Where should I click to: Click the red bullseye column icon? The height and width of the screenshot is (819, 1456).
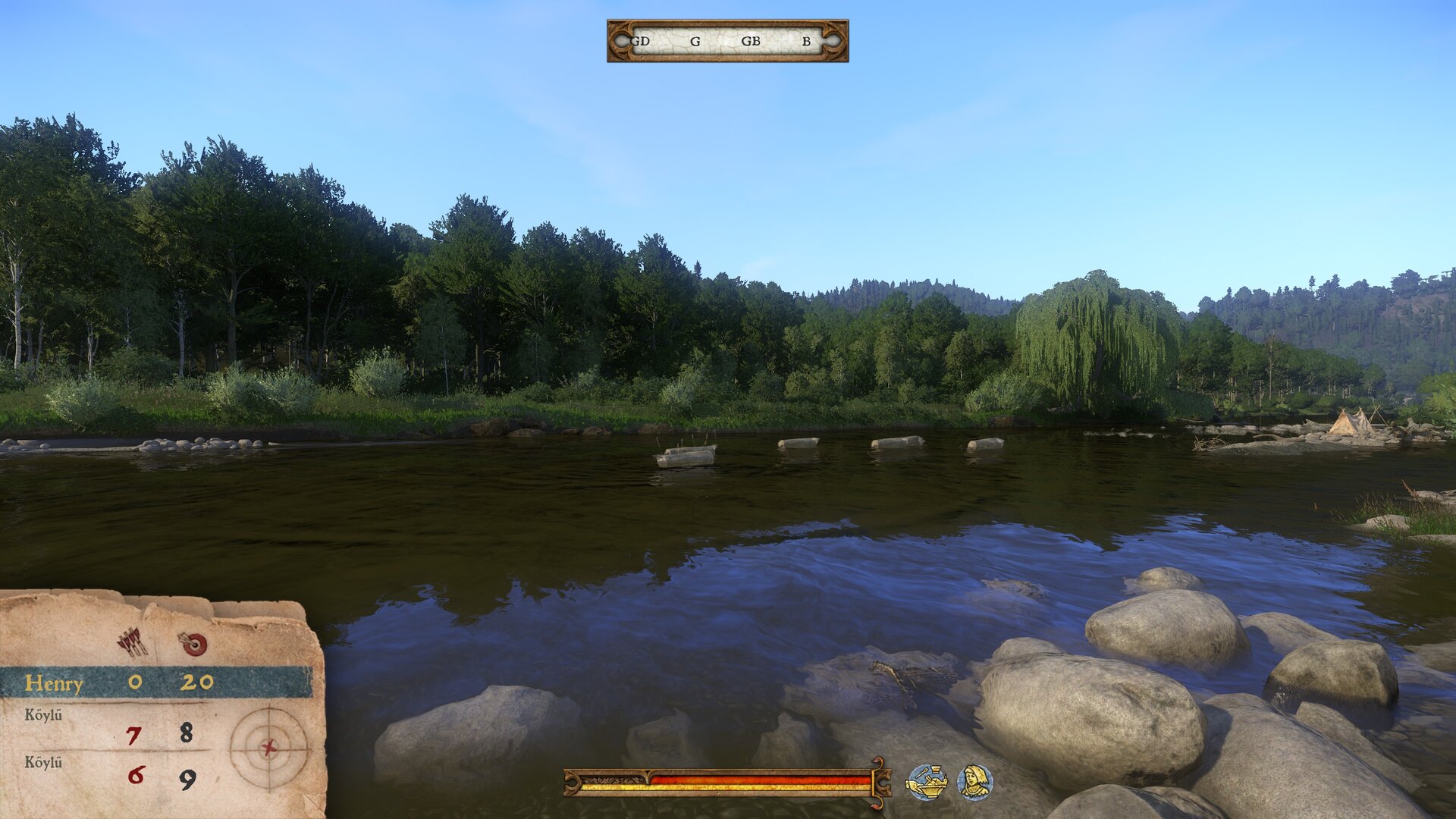193,644
